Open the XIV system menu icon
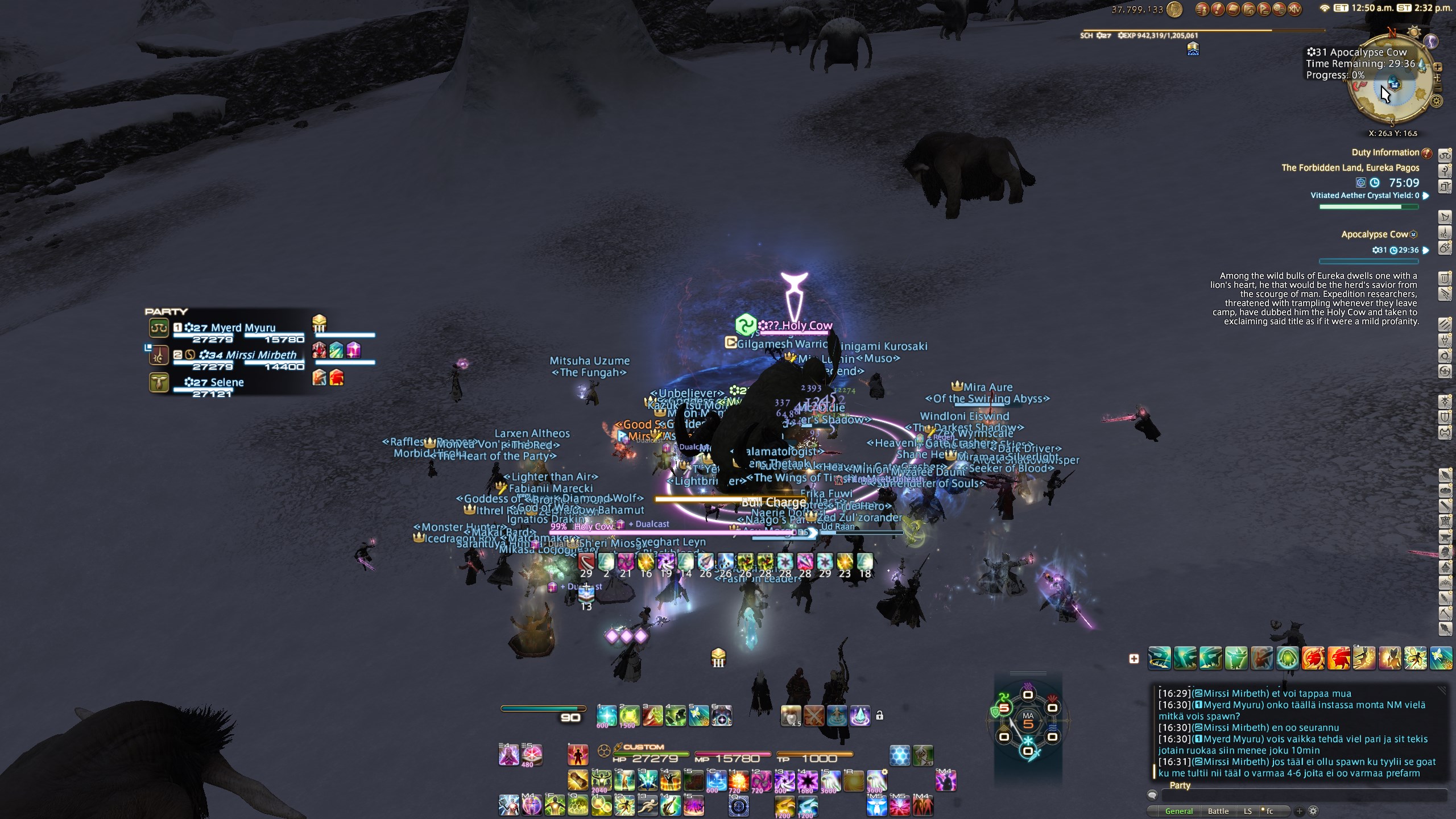The image size is (1456, 819). point(1294,9)
